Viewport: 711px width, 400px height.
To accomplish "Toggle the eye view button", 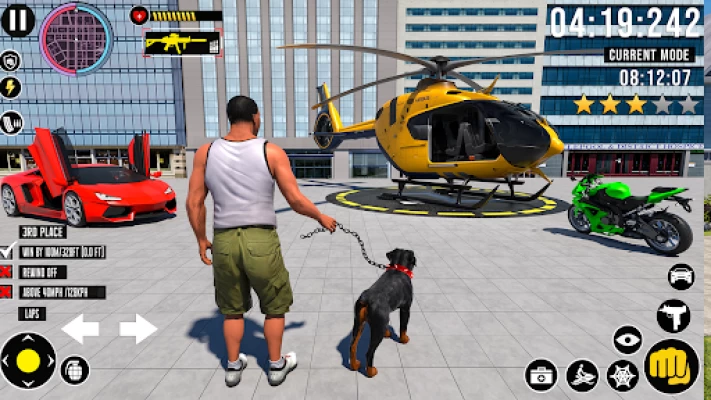I will (627, 340).
